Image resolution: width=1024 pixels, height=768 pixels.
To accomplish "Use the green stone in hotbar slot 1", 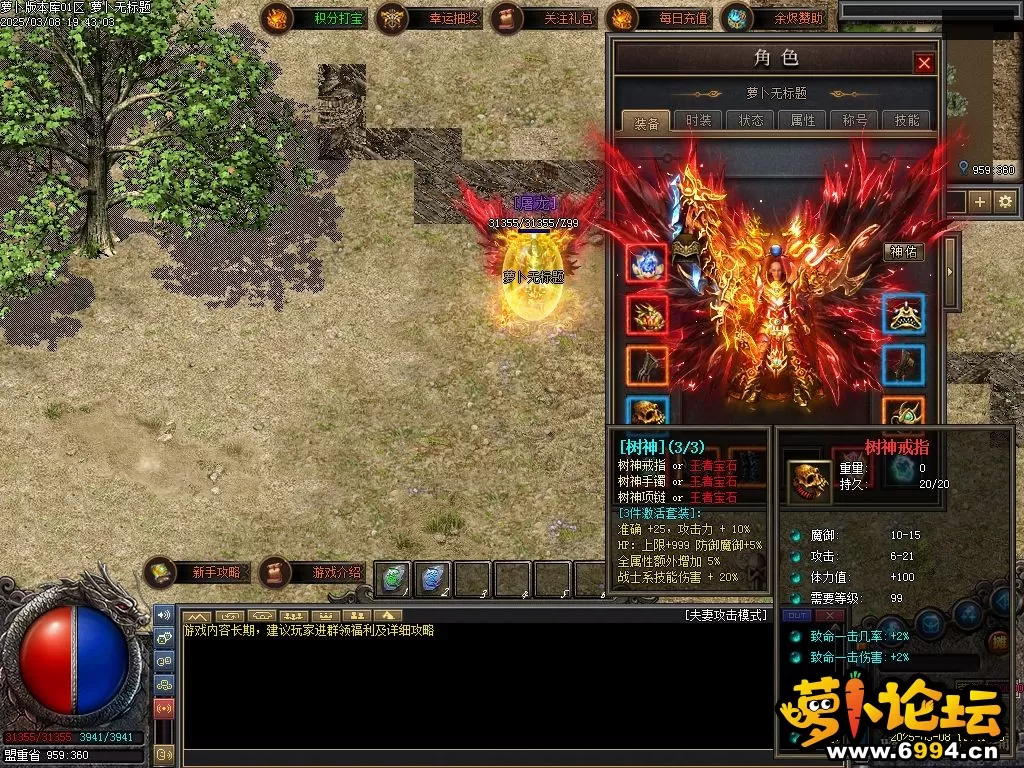I will coord(394,579).
